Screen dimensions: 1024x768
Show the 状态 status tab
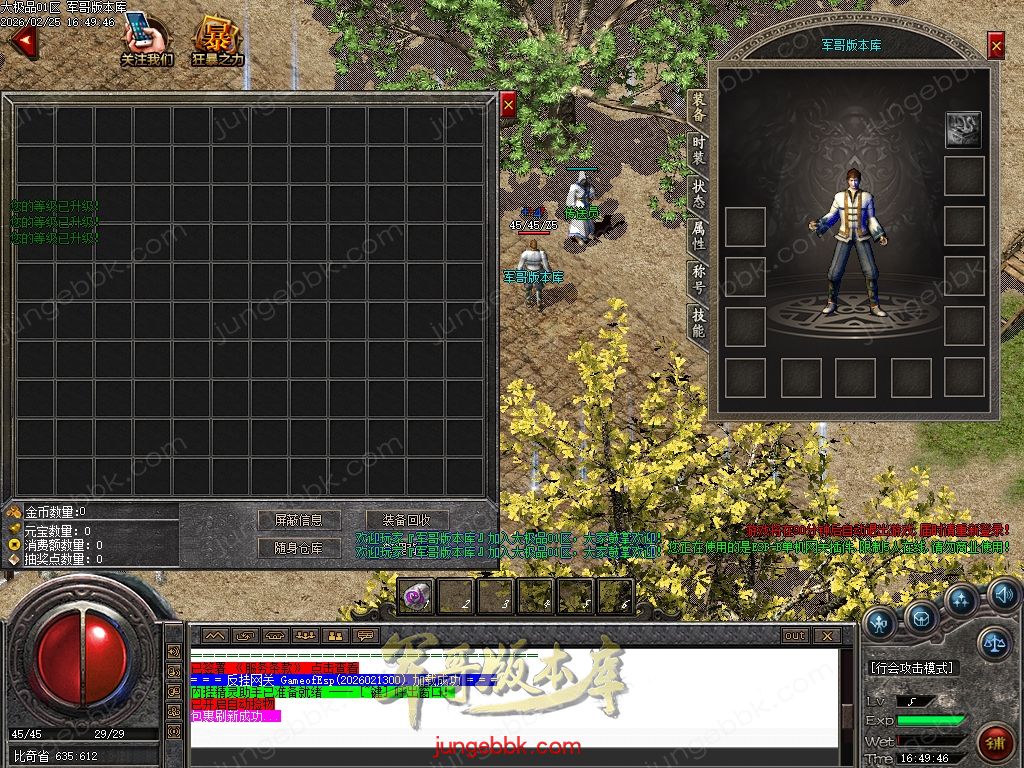[x=698, y=193]
